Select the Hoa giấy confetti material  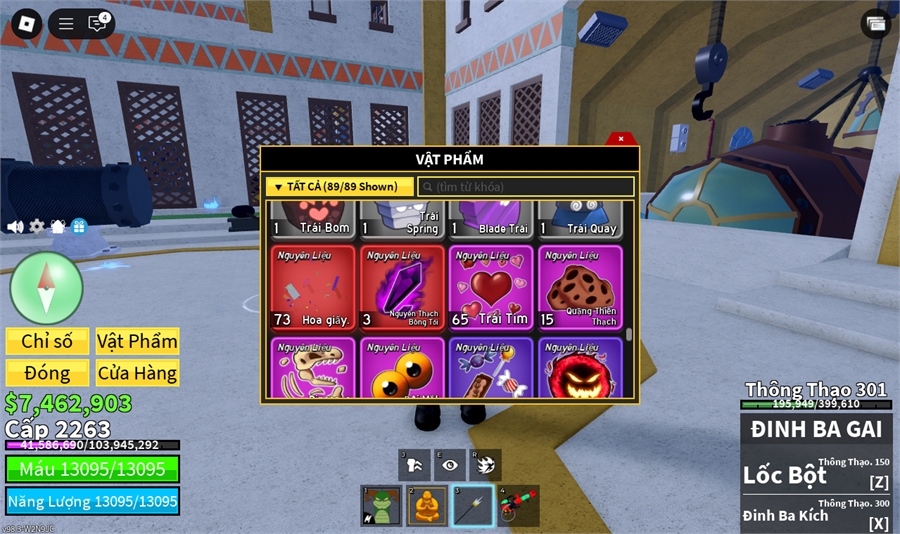(x=313, y=287)
